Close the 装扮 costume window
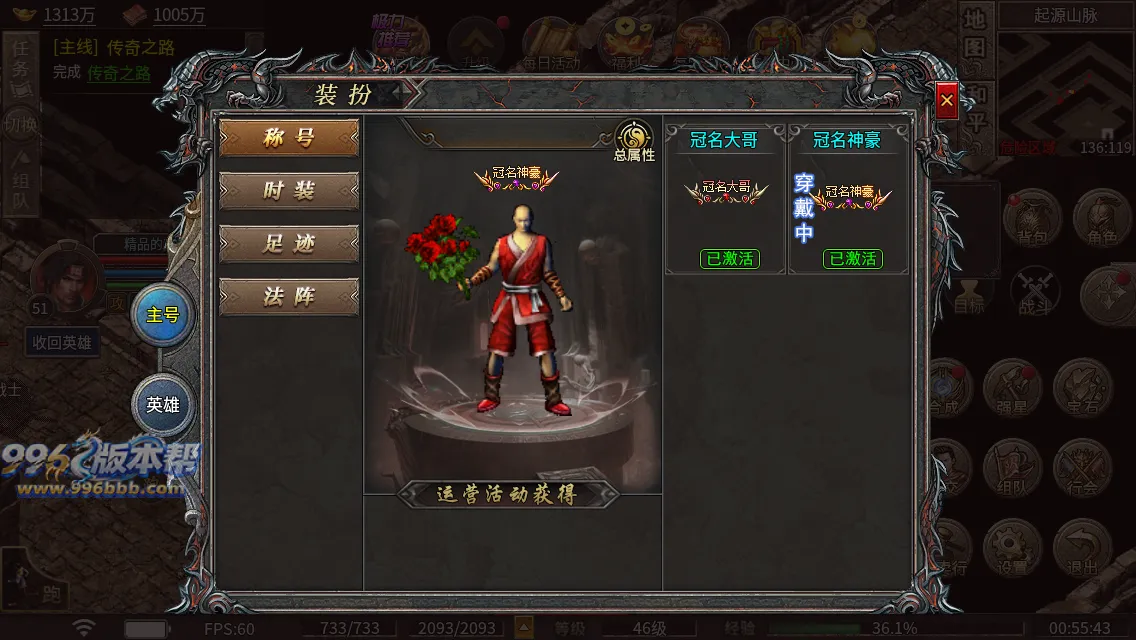This screenshot has height=640, width=1136. click(946, 100)
